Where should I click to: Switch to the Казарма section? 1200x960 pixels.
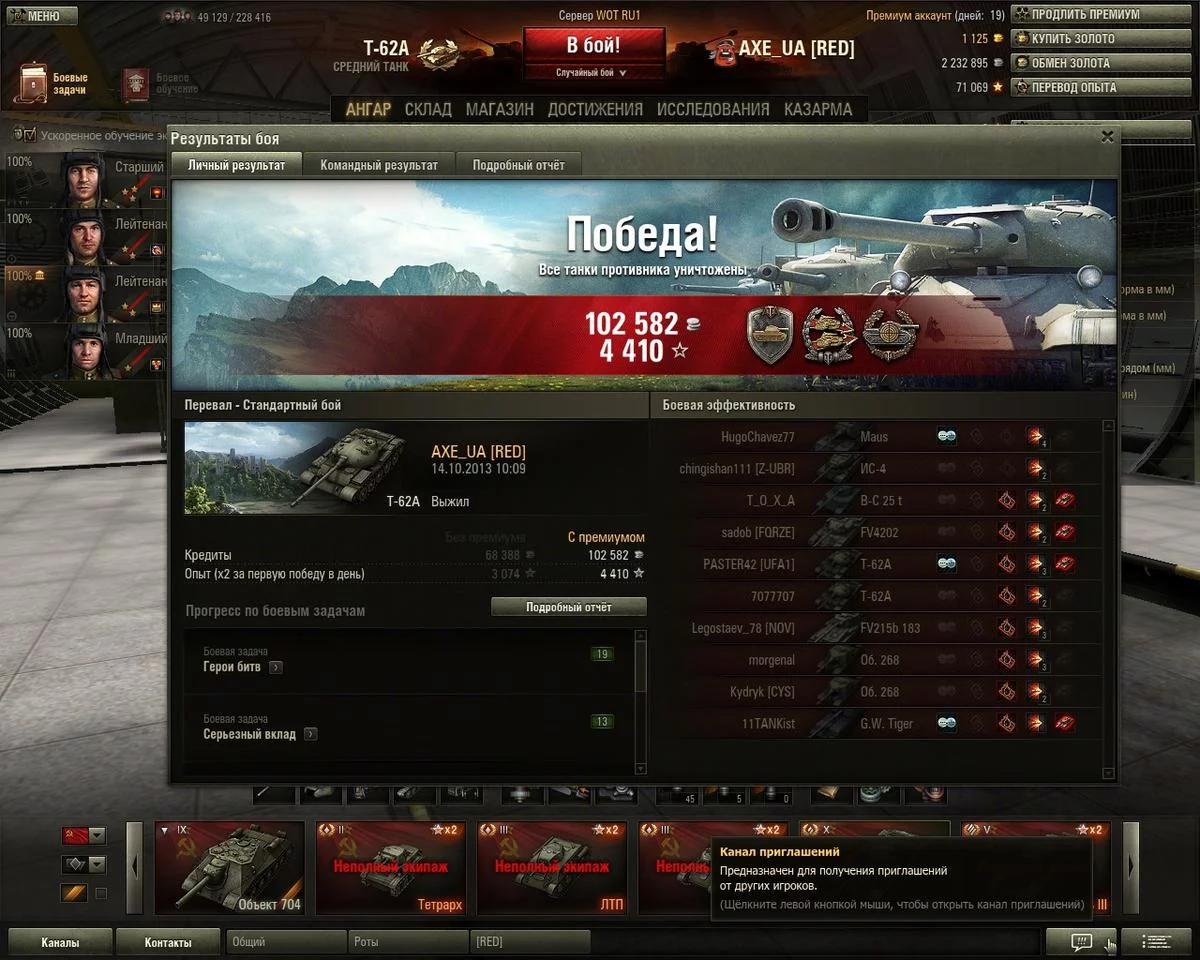818,110
